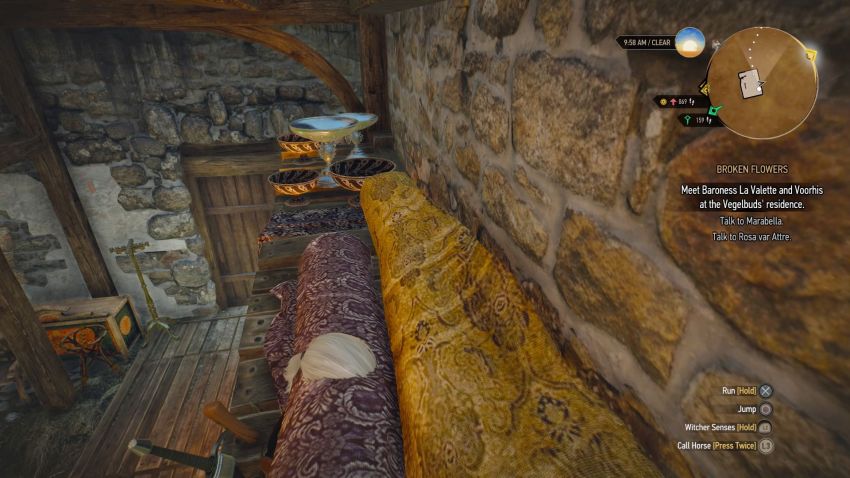Click the sun weather icon

point(690,42)
